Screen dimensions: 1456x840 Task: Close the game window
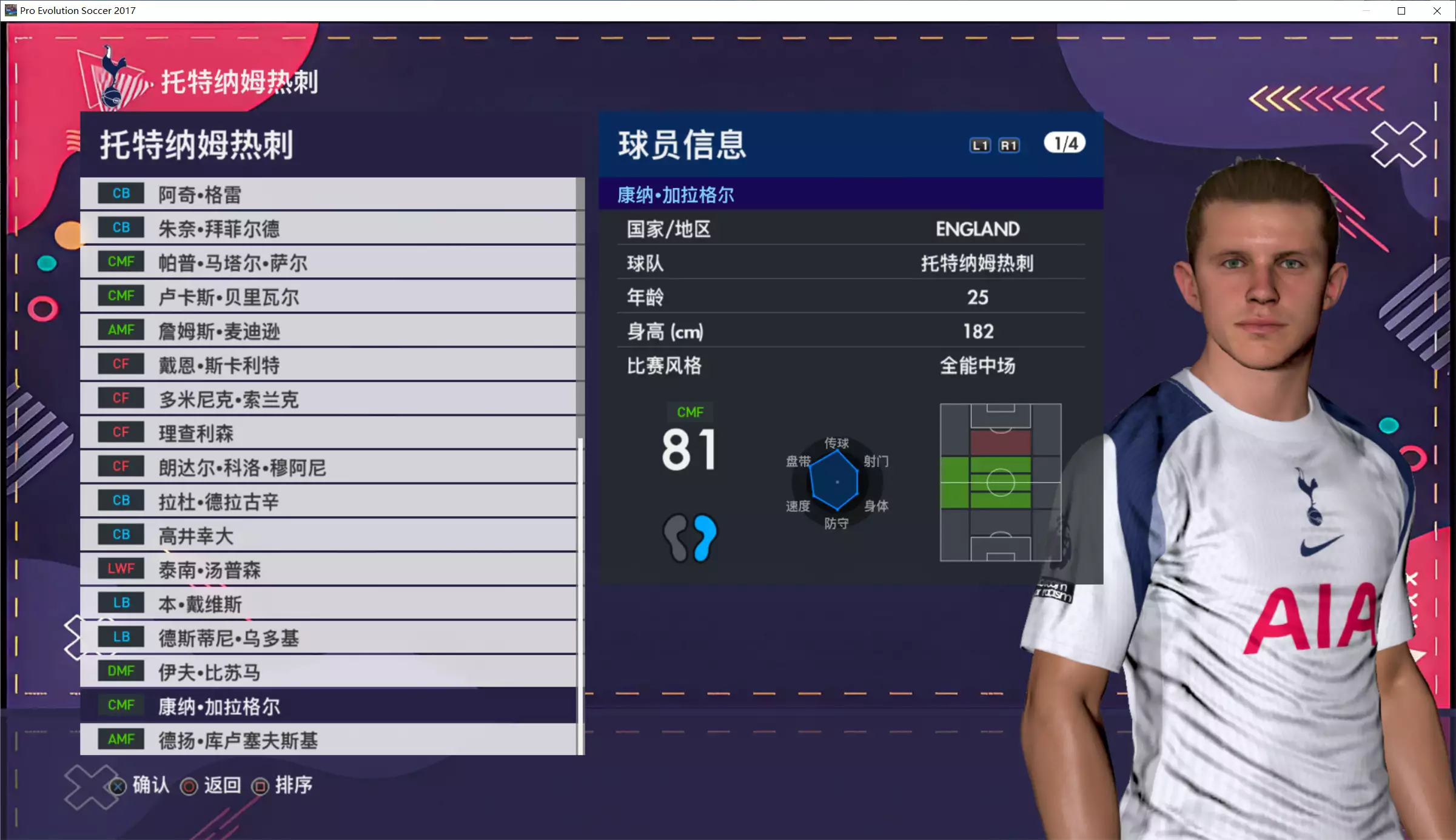1437,11
